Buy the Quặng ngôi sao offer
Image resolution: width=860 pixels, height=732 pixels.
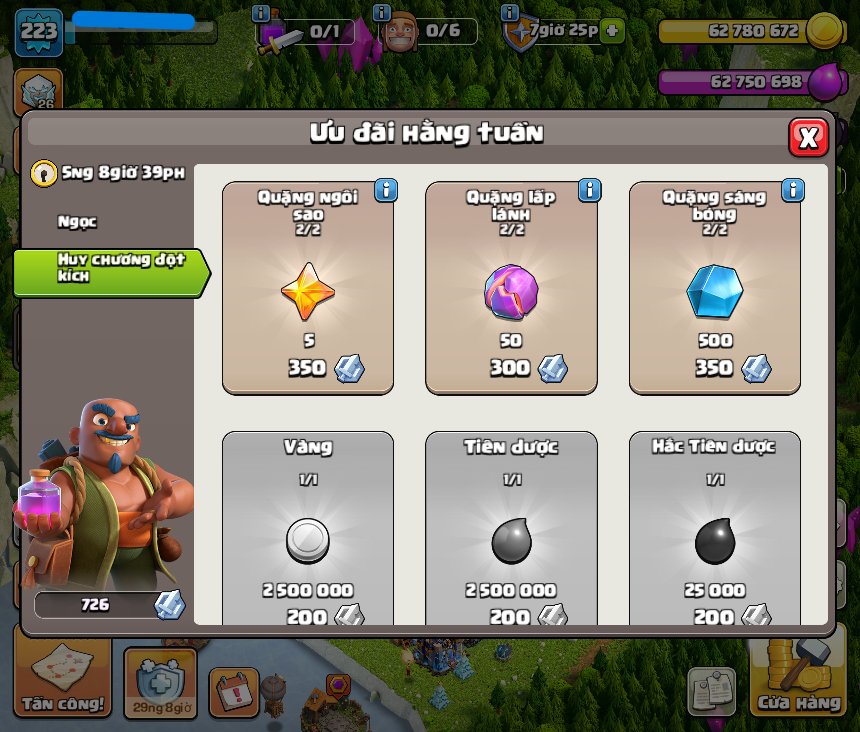[x=308, y=288]
